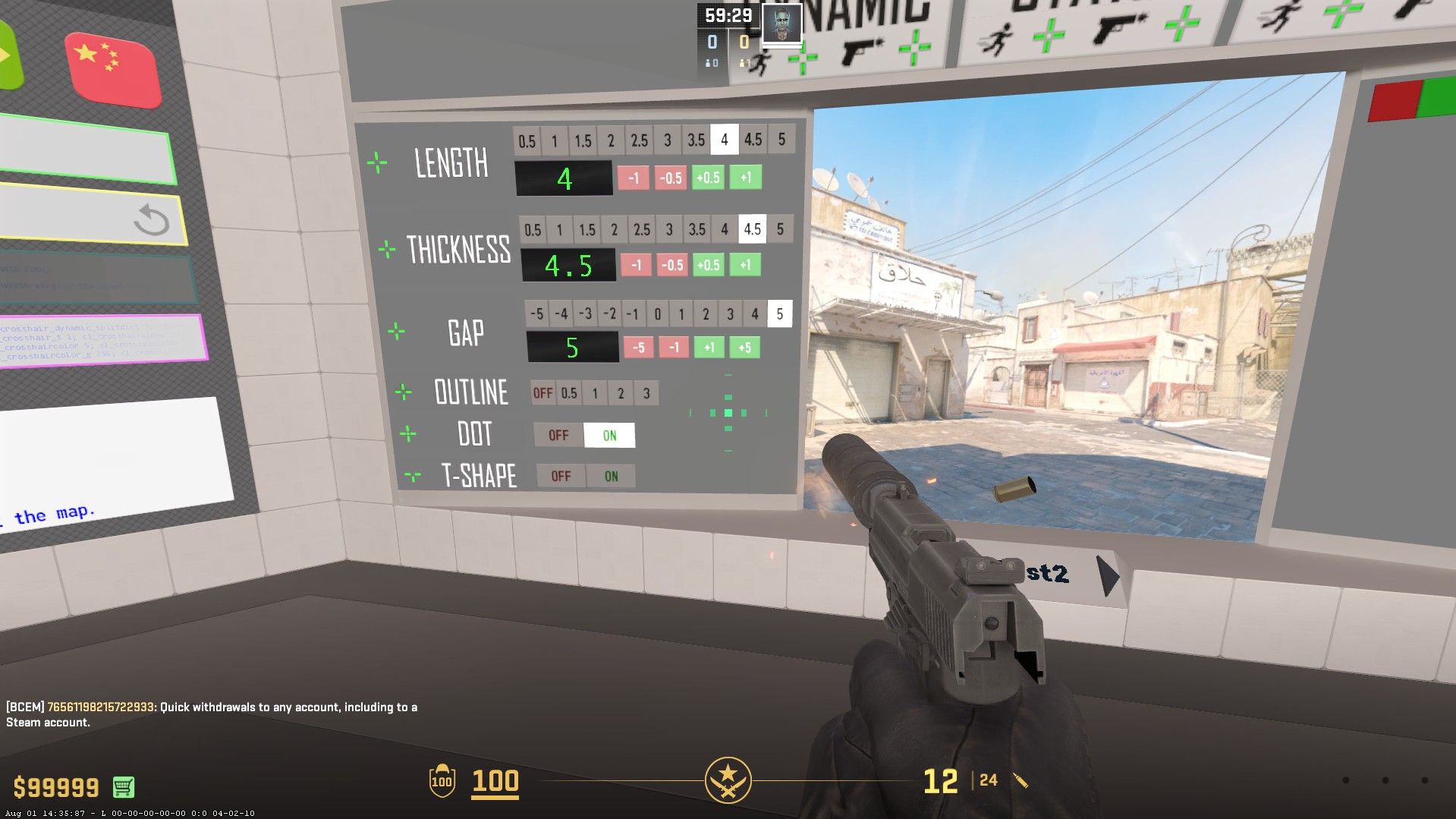Decrease Length using the -1 button
This screenshot has height=819, width=1456.
point(634,178)
